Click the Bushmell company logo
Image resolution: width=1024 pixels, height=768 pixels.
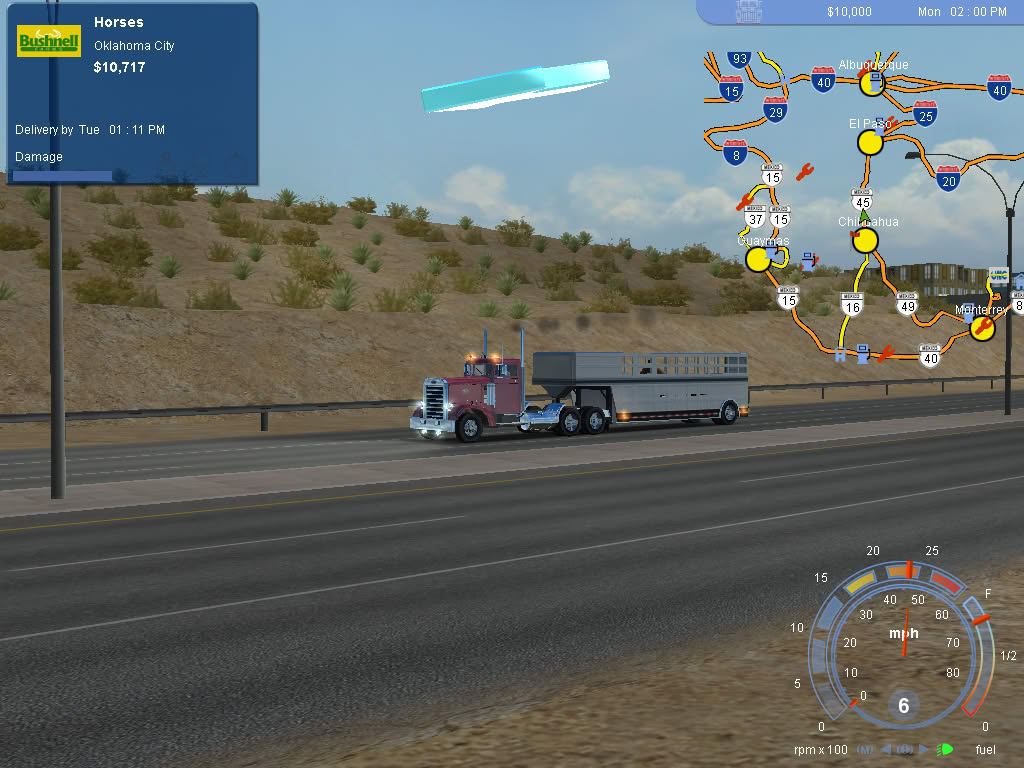49,41
